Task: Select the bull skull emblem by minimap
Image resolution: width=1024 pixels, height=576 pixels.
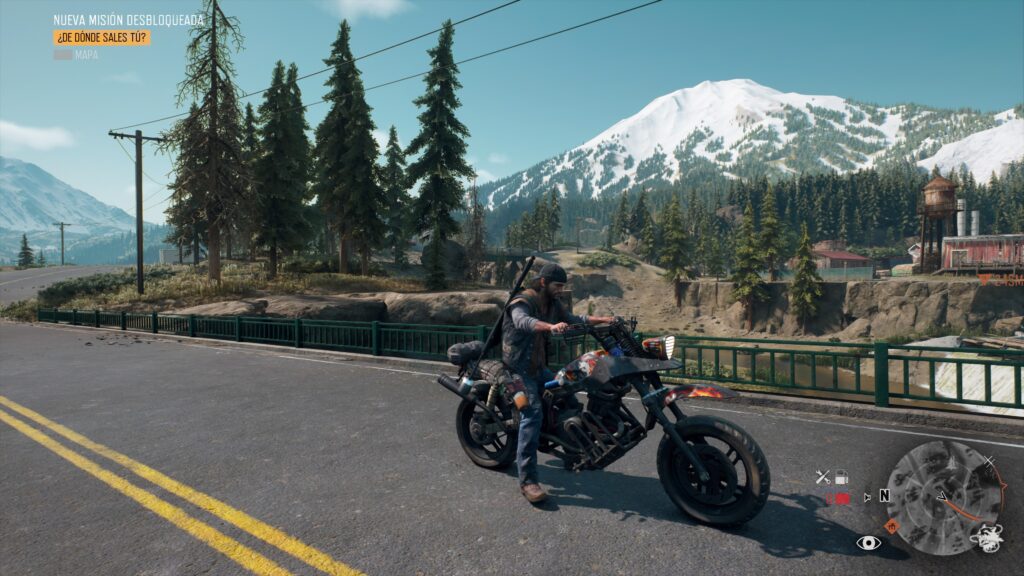Action: [x=986, y=539]
